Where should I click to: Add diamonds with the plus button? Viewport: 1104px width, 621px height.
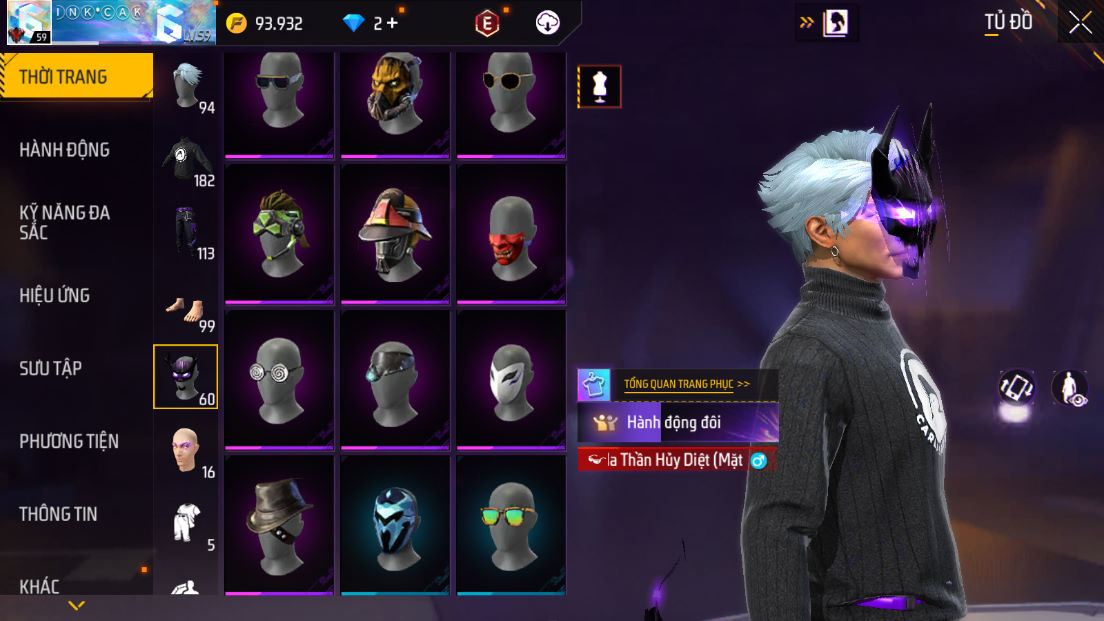(392, 23)
